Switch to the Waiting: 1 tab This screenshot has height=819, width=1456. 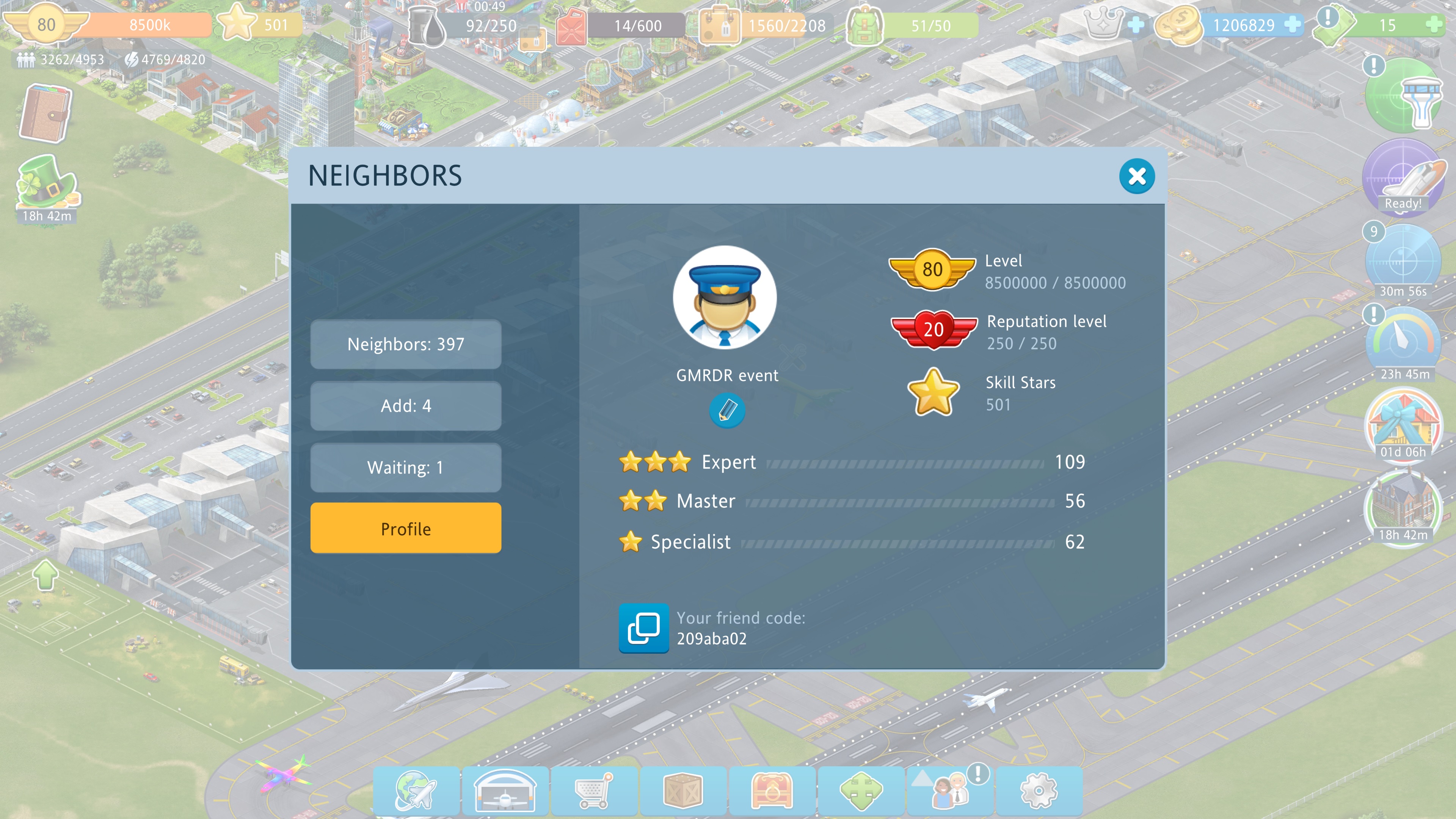[405, 468]
